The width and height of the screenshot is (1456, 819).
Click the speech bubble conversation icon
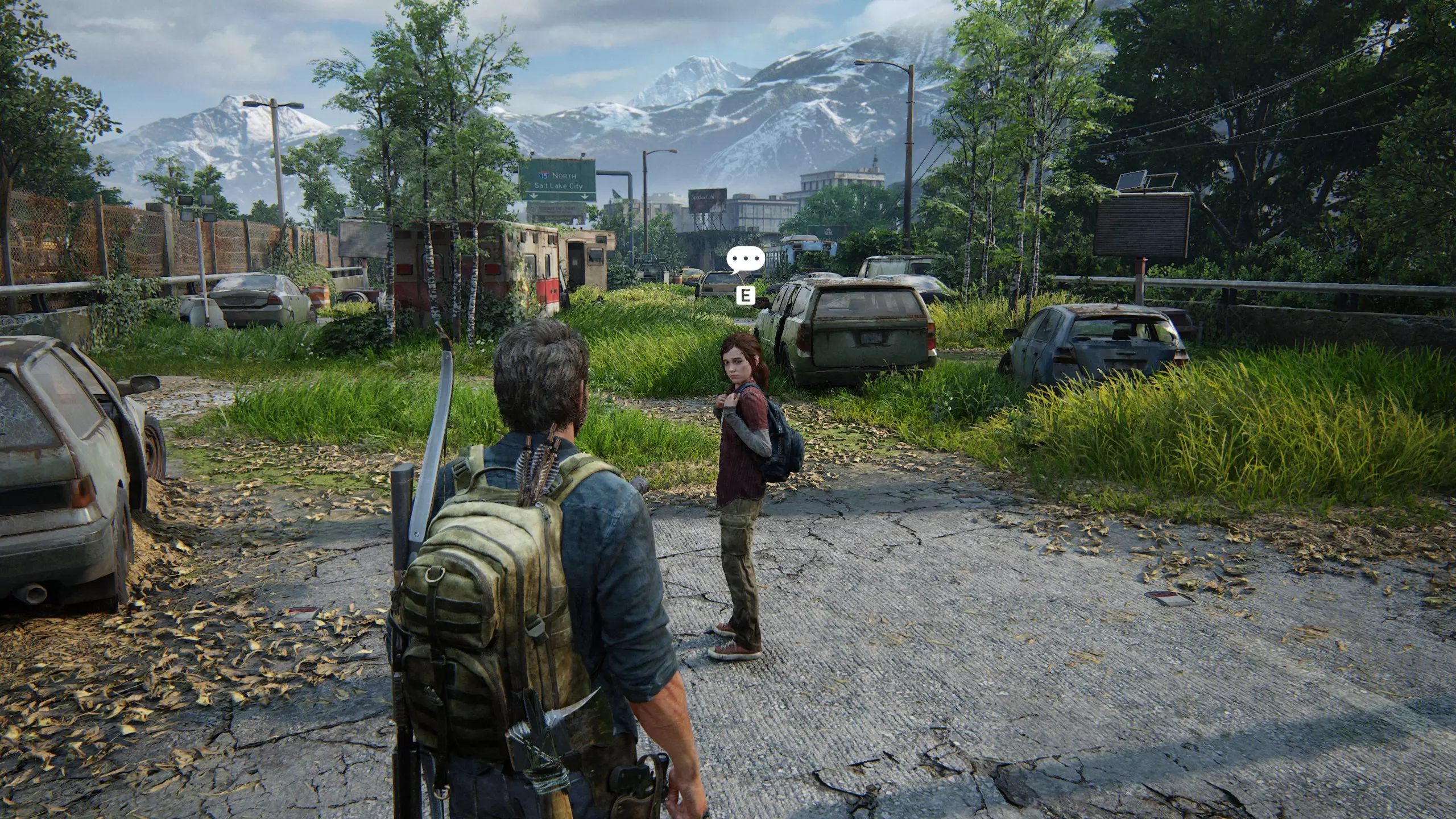[x=745, y=259]
